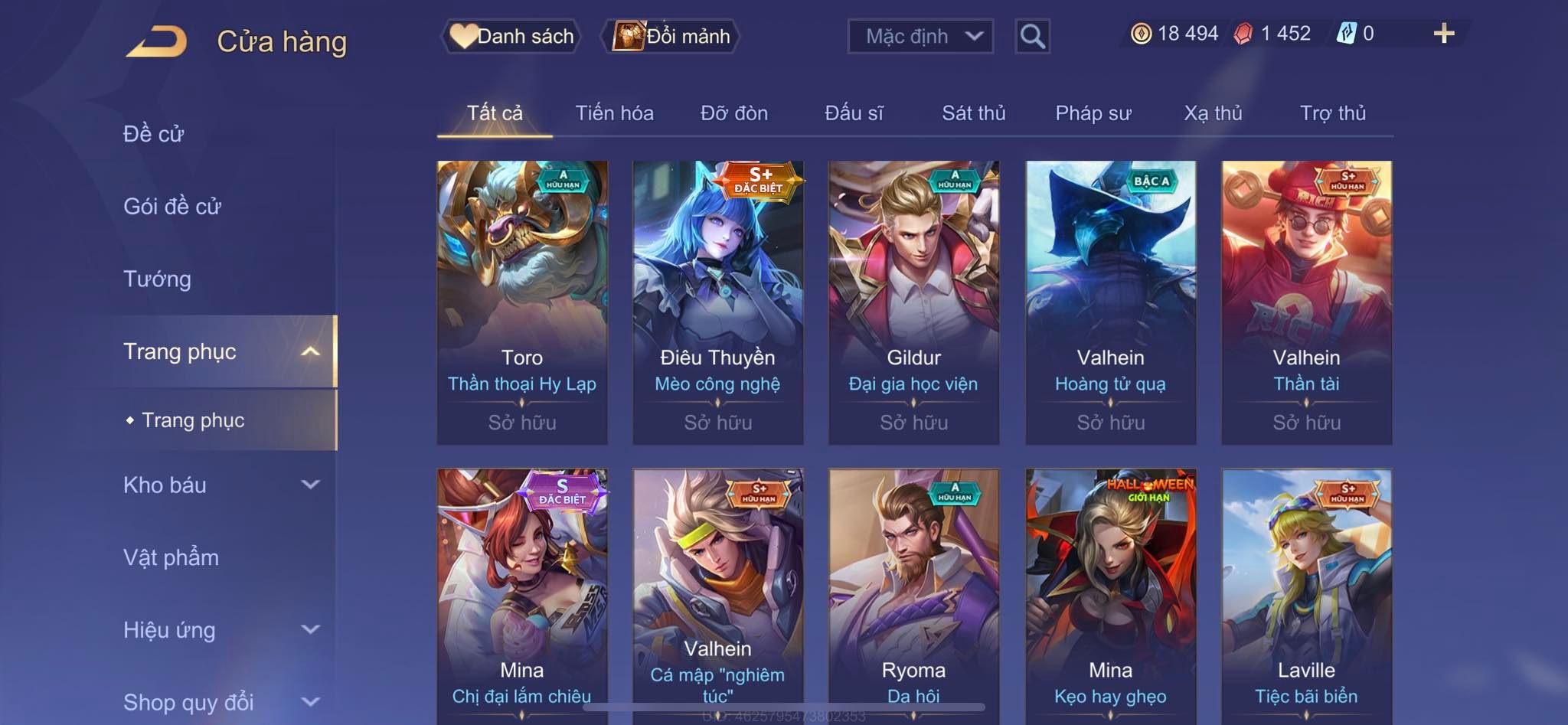Open the Đề cử menu entry

pos(154,134)
